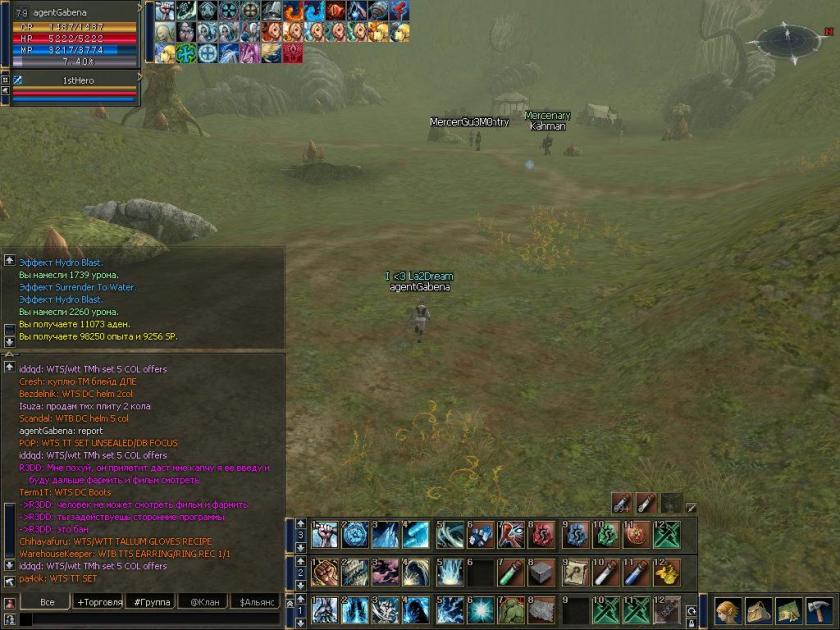Viewport: 840px width, 630px height.
Task: Select the 1stHero party member frame
Action: [x=70, y=86]
